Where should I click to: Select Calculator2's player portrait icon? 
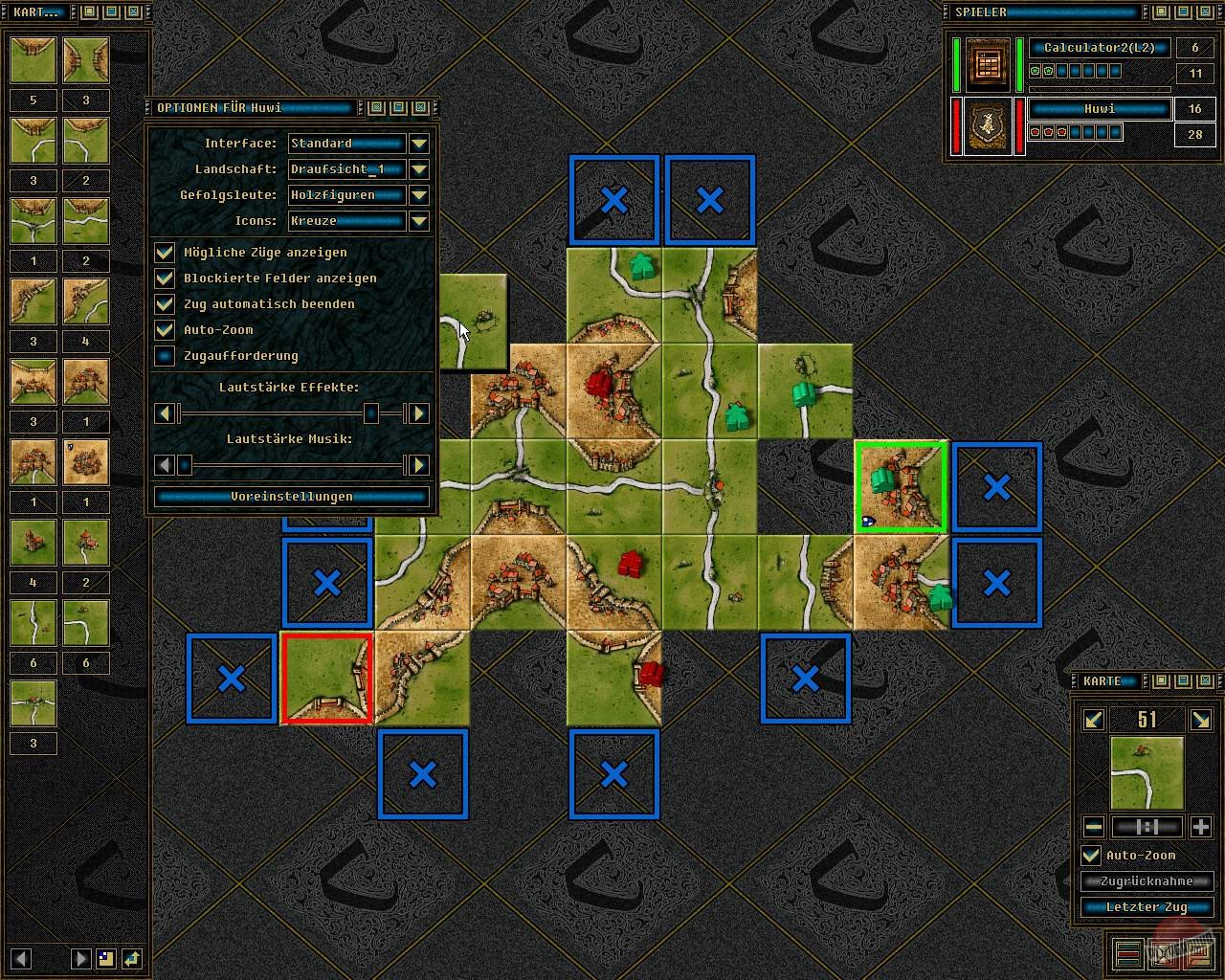point(986,65)
